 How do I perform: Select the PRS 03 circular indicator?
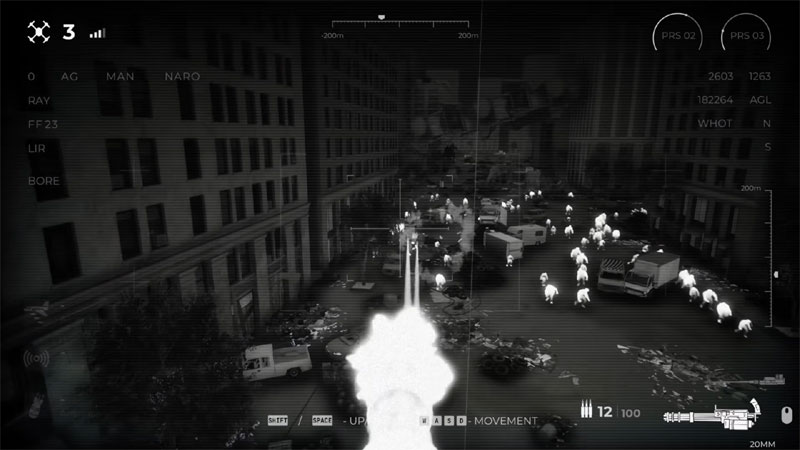pos(746,36)
